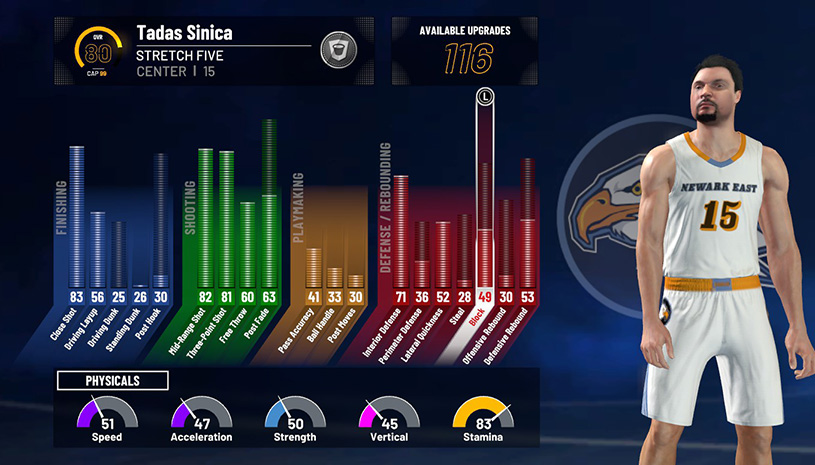Choose the Driving Layup attribute bar
Screen dimensions: 815x465
[97, 250]
